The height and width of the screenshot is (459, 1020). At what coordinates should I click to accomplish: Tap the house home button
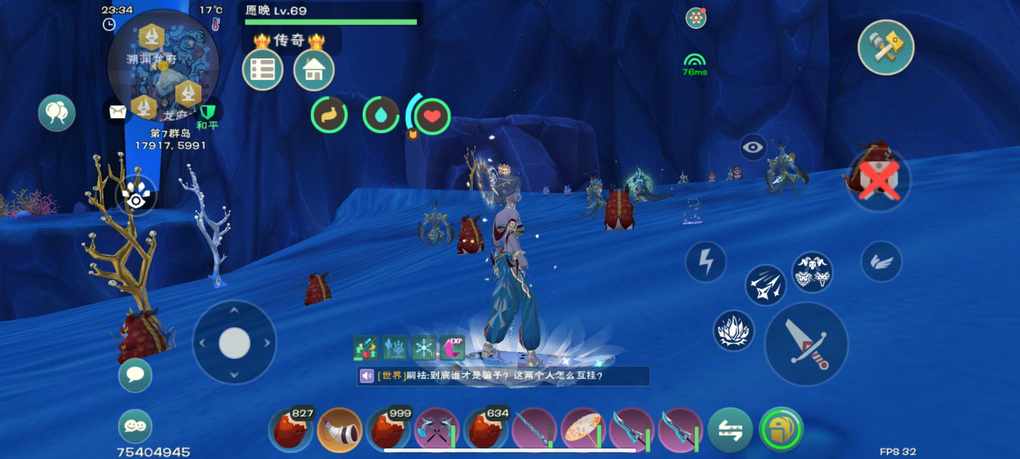314,70
